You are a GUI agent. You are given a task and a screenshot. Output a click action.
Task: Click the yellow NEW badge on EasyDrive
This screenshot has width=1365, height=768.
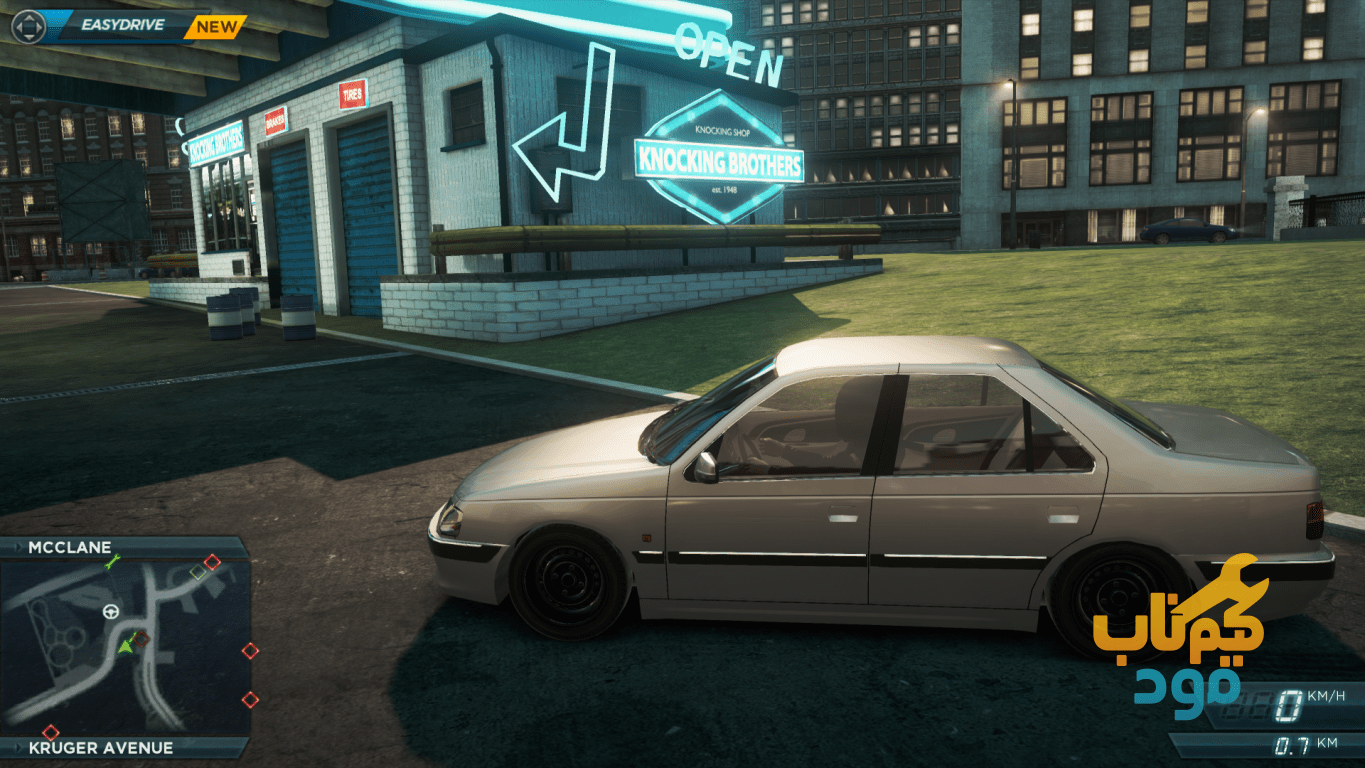pyautogui.click(x=216, y=27)
